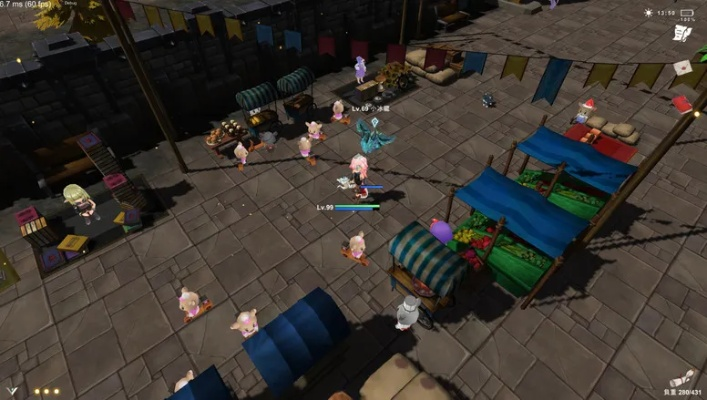Open the red book journal icon
This screenshot has height=400, width=707.
pos(682,103)
